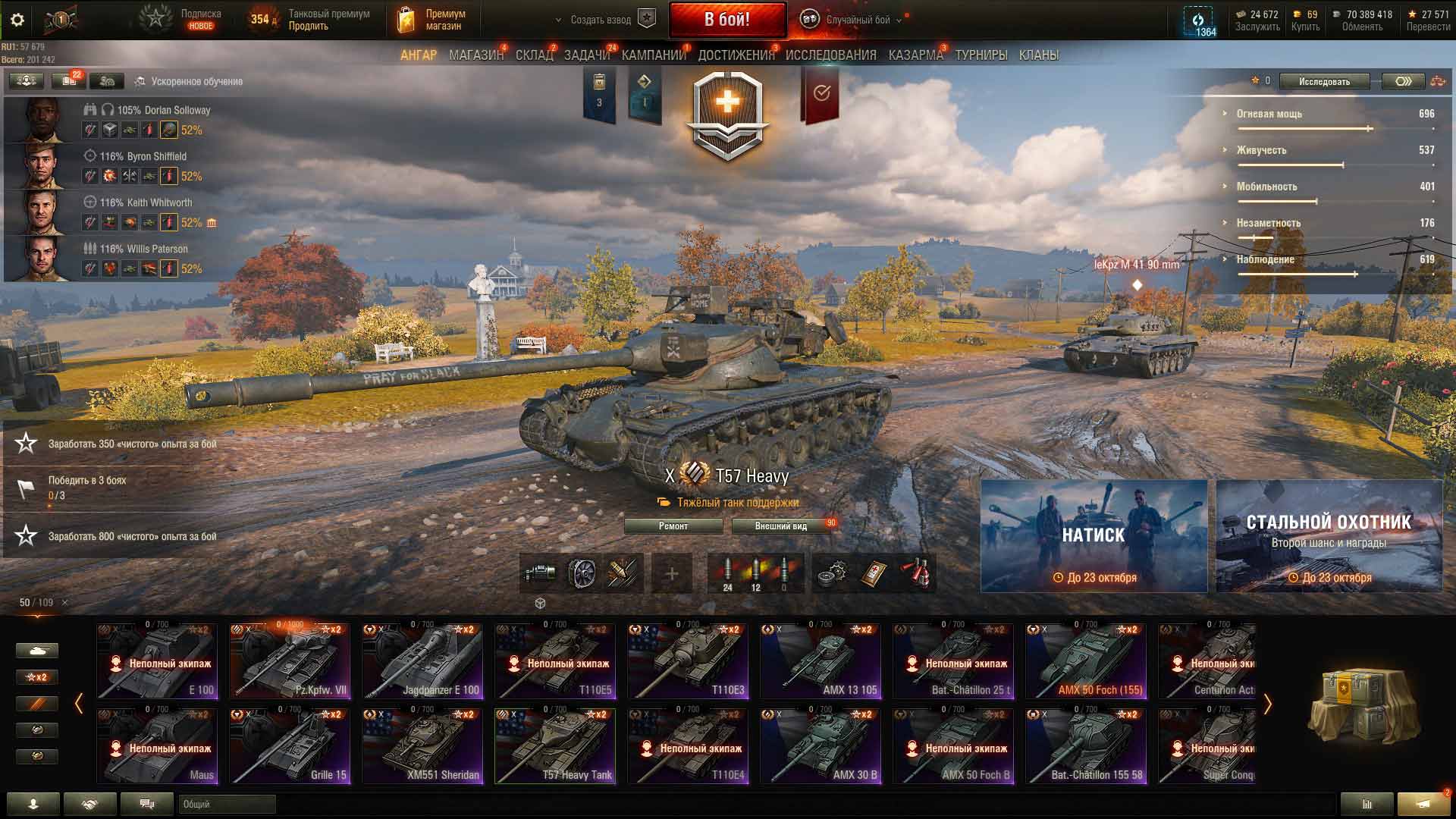1456x819 pixels.
Task: Open the НАТИСК event banner
Action: (x=1094, y=535)
